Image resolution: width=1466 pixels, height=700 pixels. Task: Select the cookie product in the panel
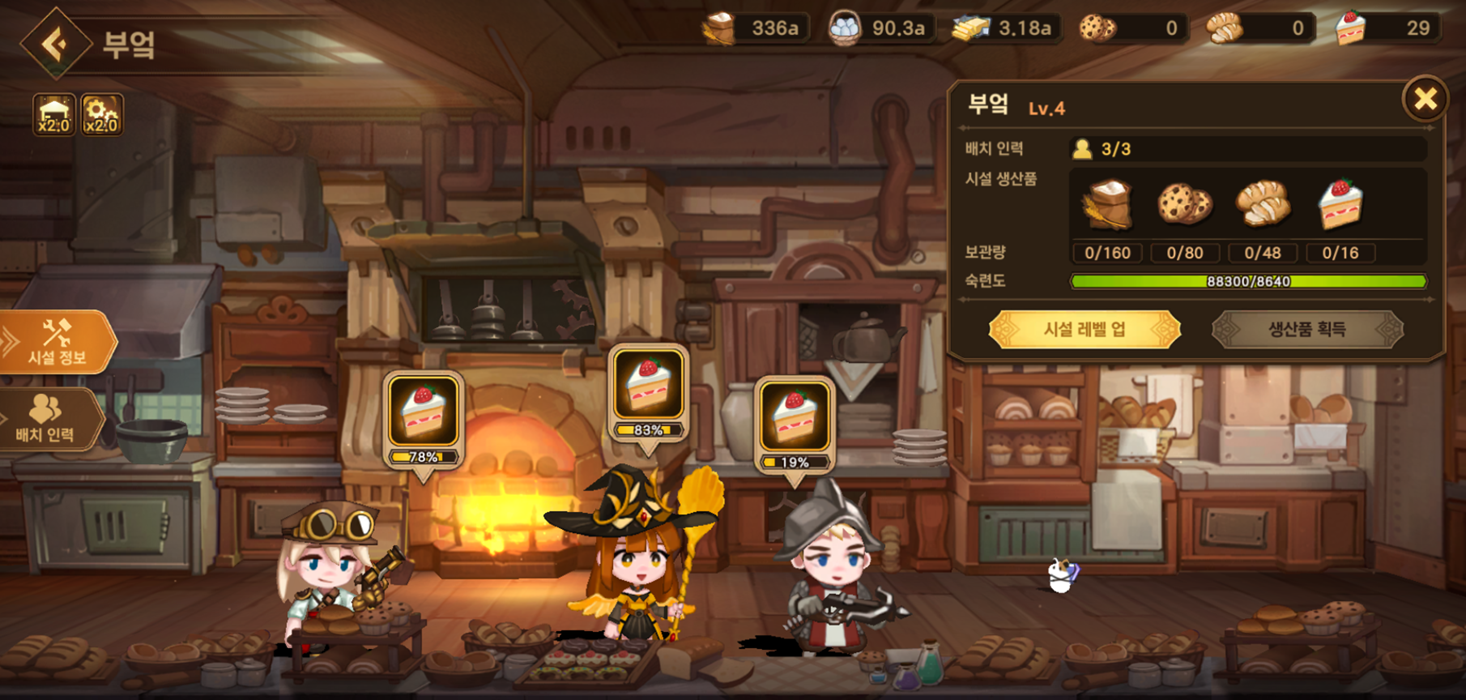[1185, 204]
